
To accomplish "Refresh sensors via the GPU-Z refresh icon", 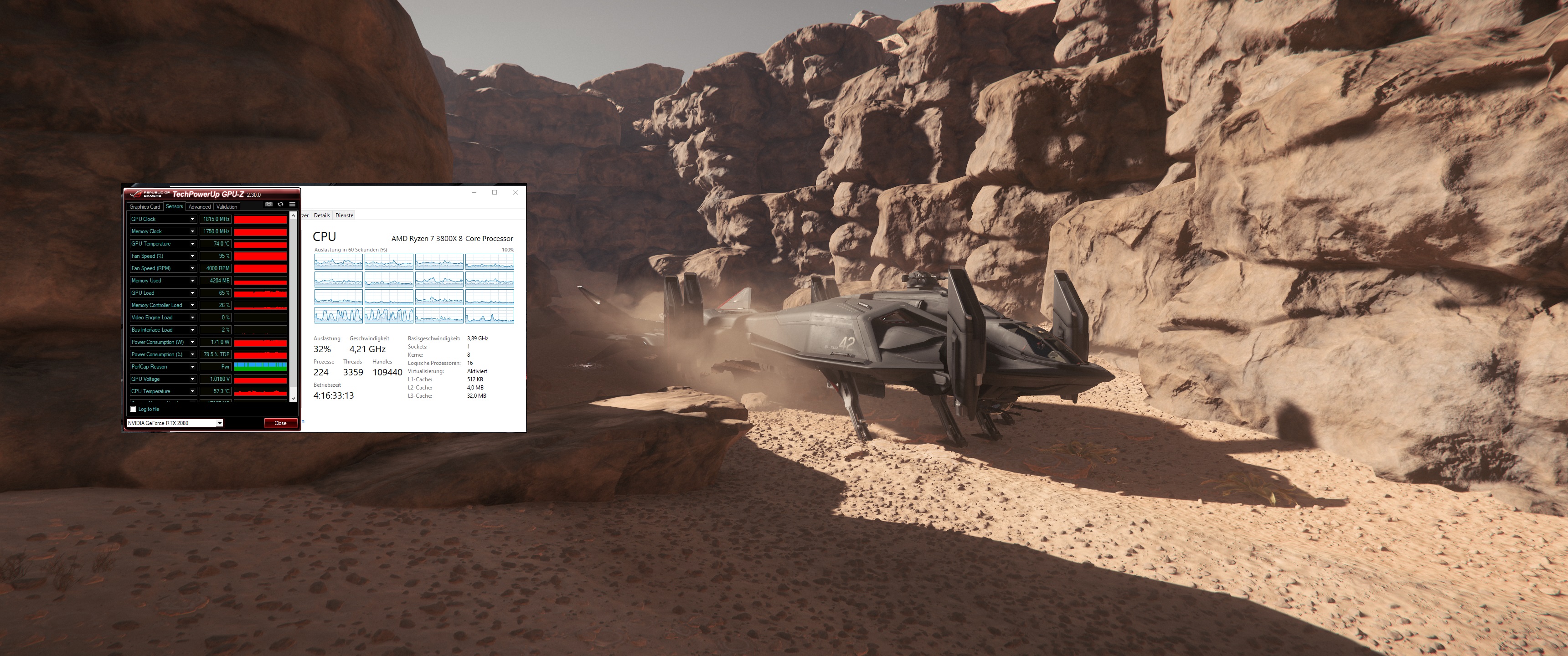I will pyautogui.click(x=281, y=205).
